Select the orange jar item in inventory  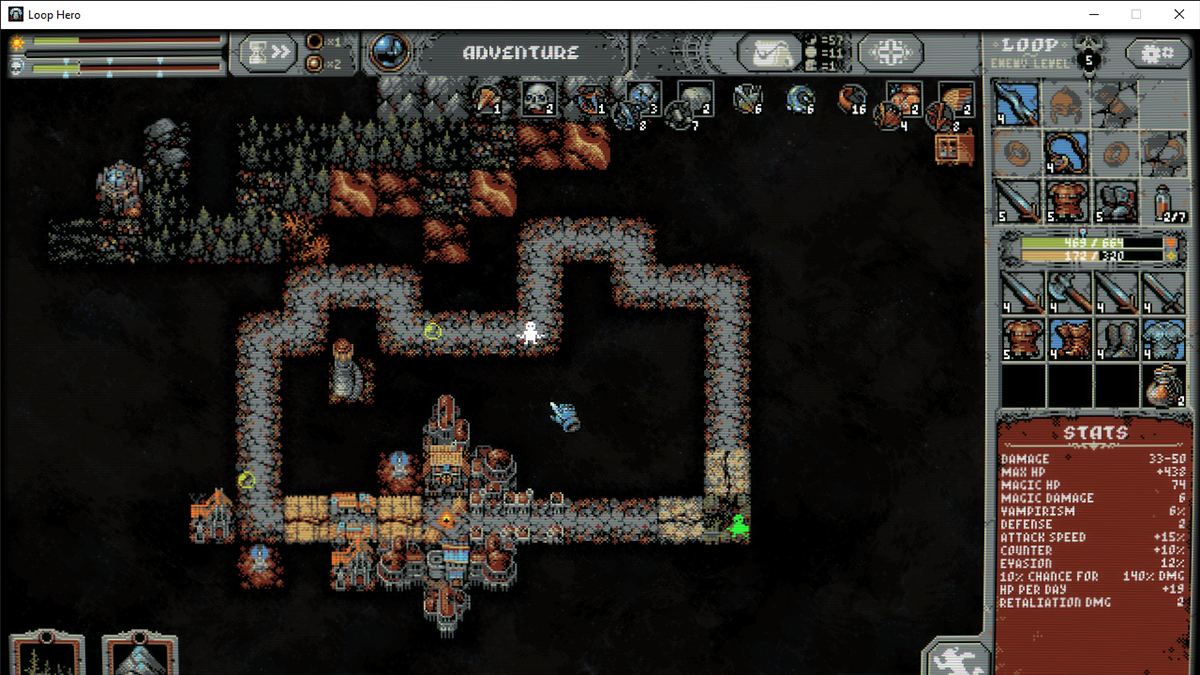(1163, 386)
